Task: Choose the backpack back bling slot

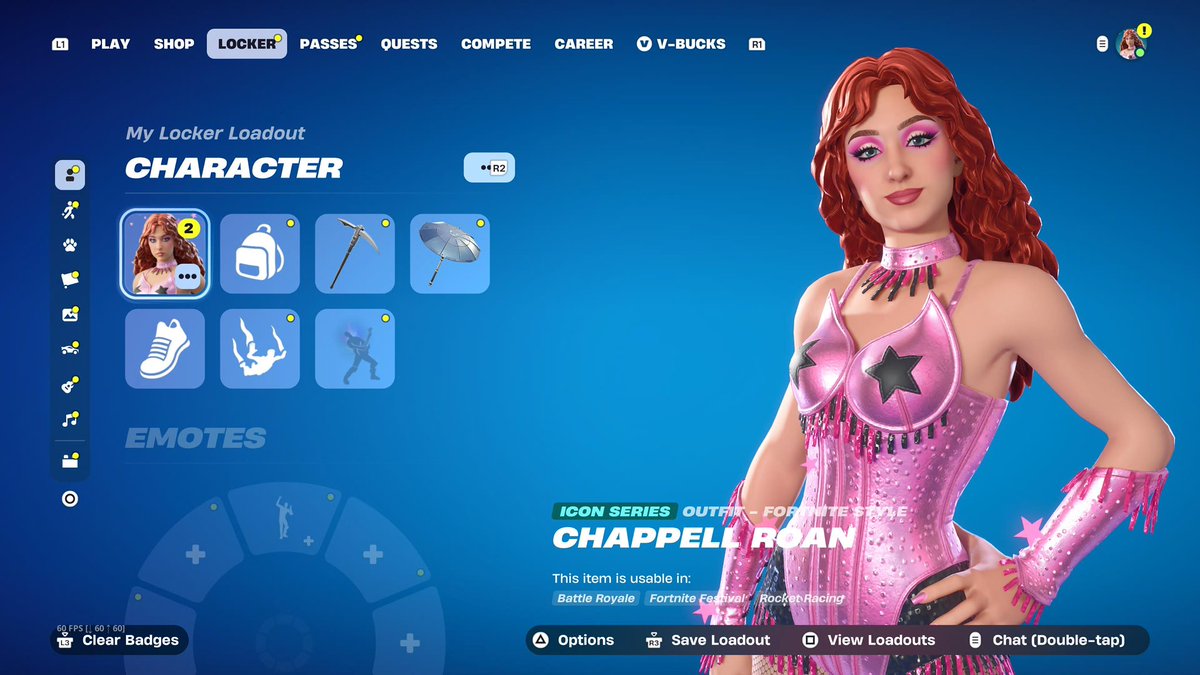Action: click(260, 254)
